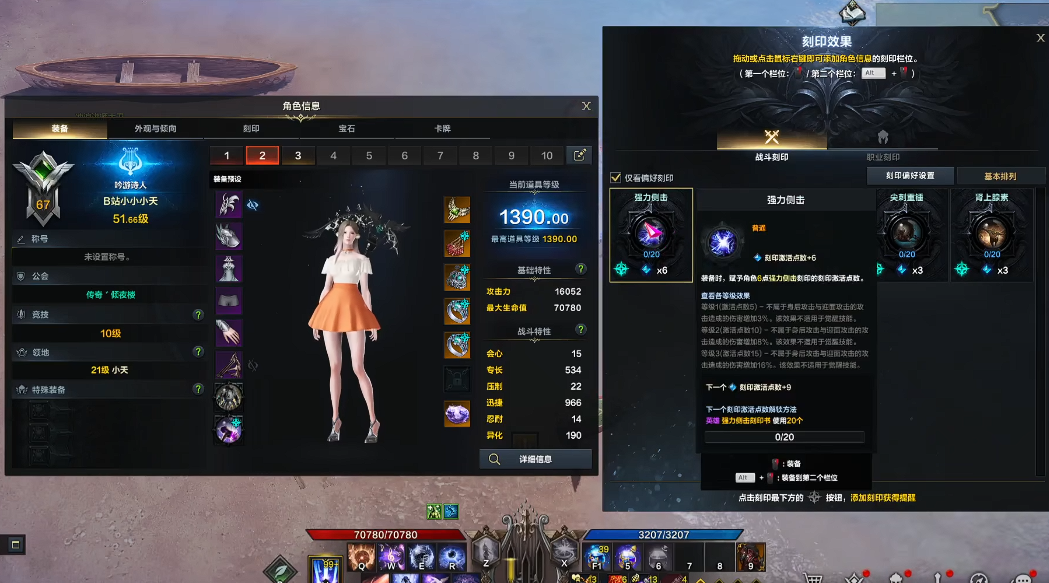Viewport: 1049px width, 583px height.
Task: Select the gloves equipment slot
Action: click(x=229, y=333)
